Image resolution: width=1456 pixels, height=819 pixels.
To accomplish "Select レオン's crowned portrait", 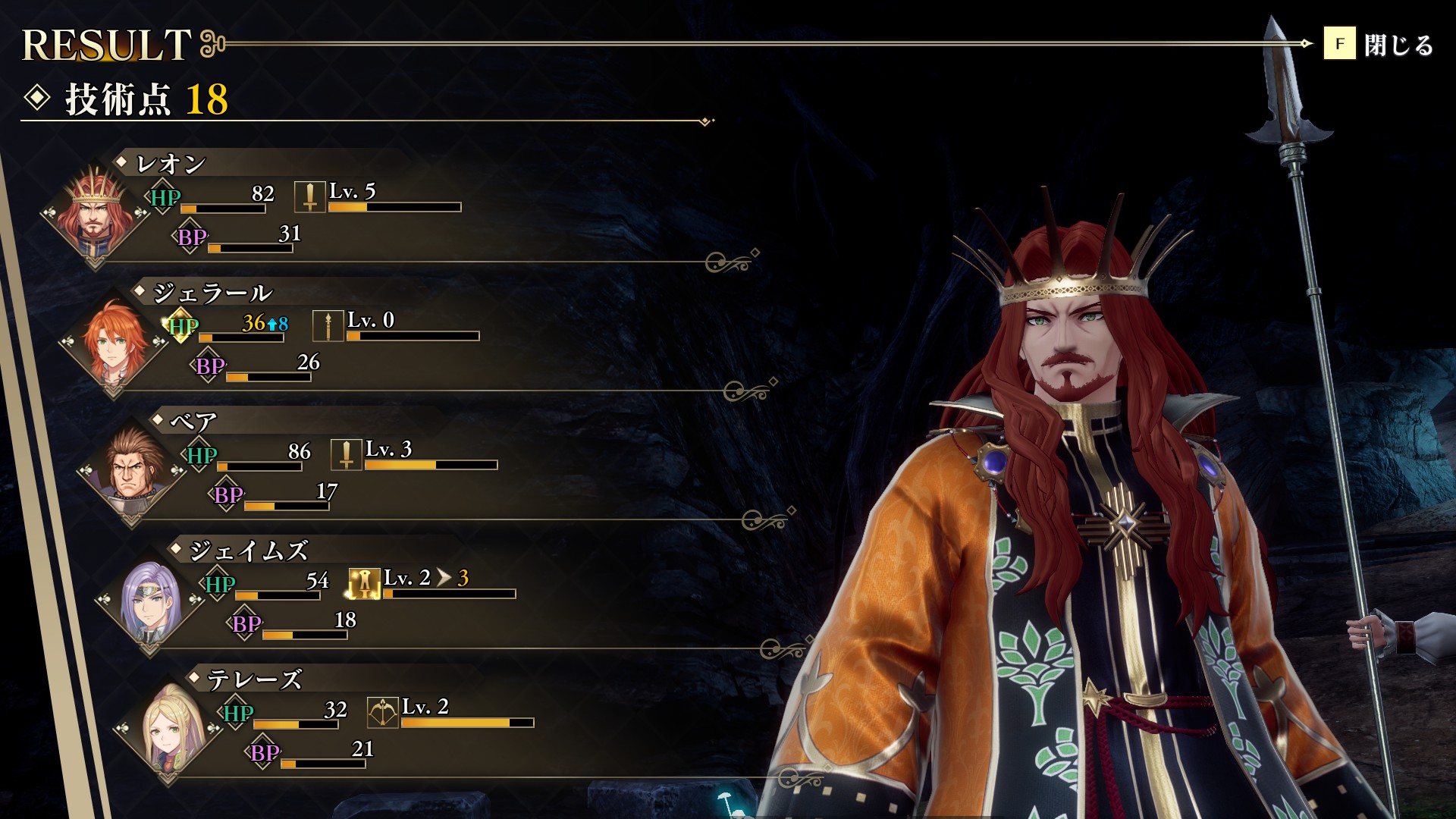I will [96, 212].
